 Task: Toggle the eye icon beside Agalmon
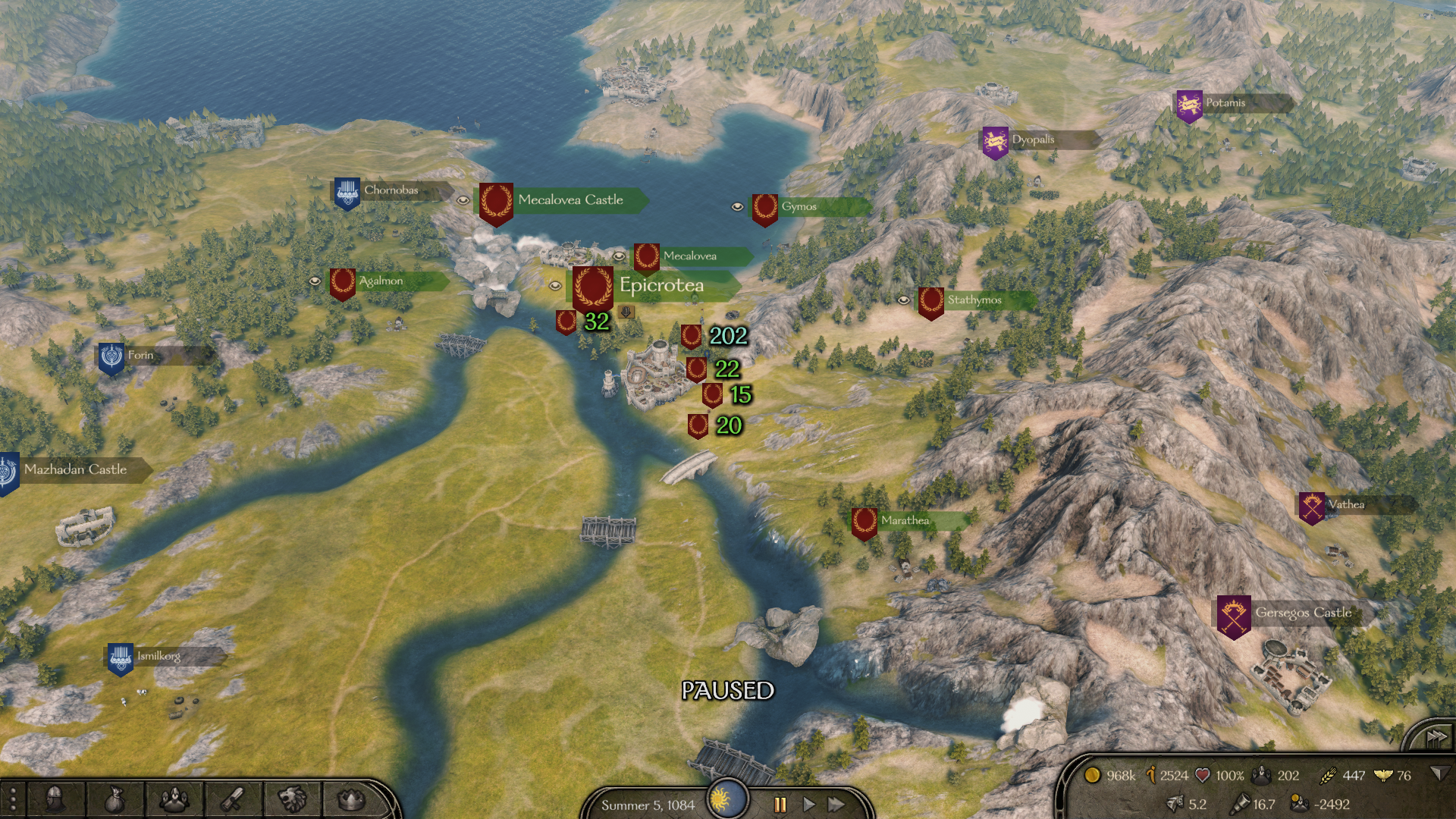click(x=315, y=281)
